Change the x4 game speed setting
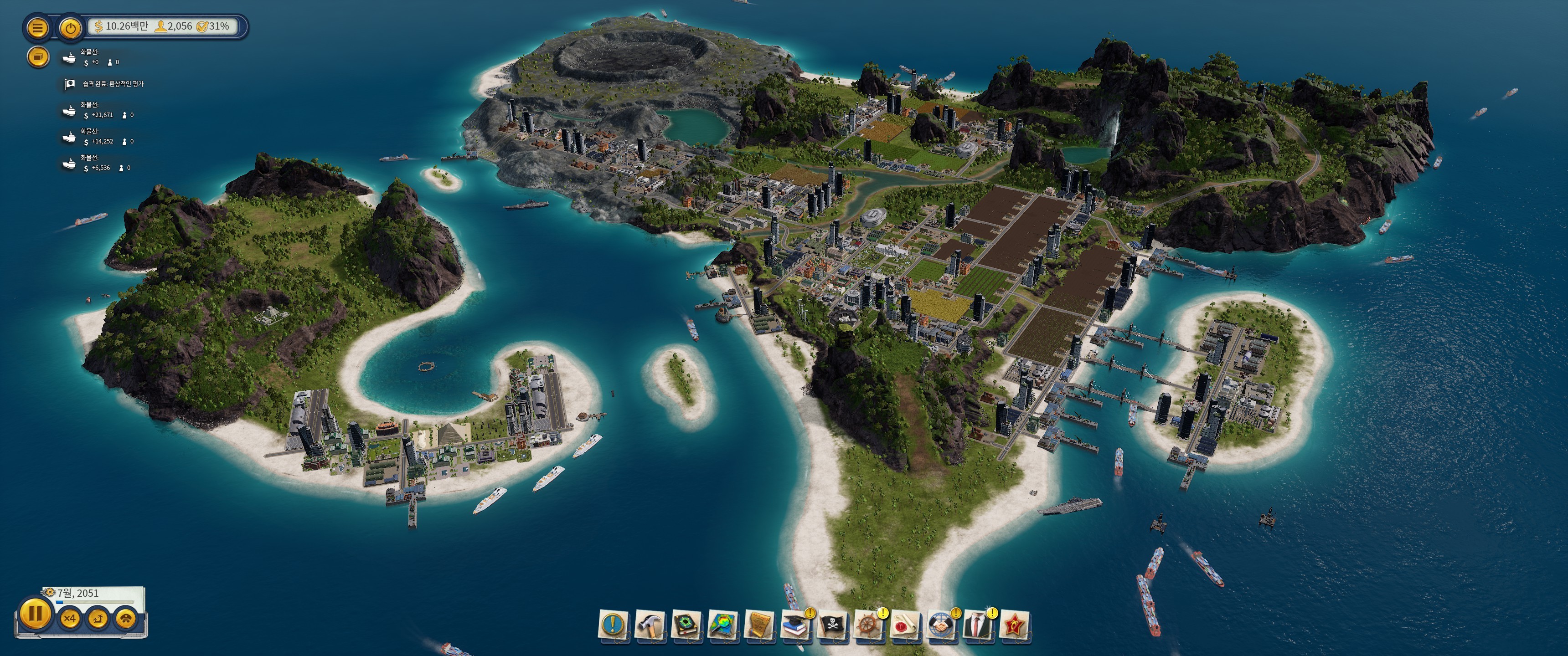The height and width of the screenshot is (656, 1568). (x=70, y=619)
